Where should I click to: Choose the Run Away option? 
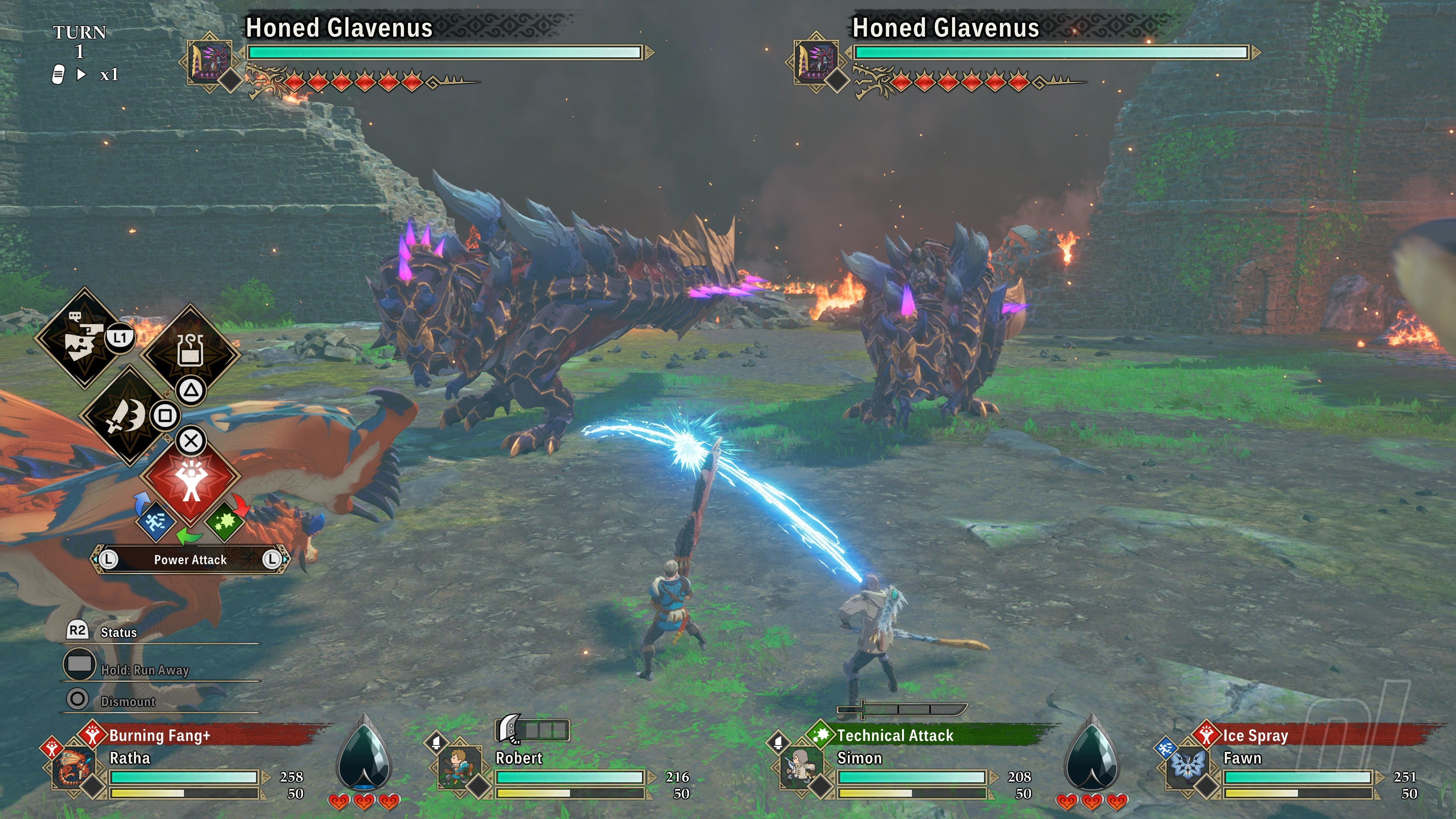click(x=144, y=669)
